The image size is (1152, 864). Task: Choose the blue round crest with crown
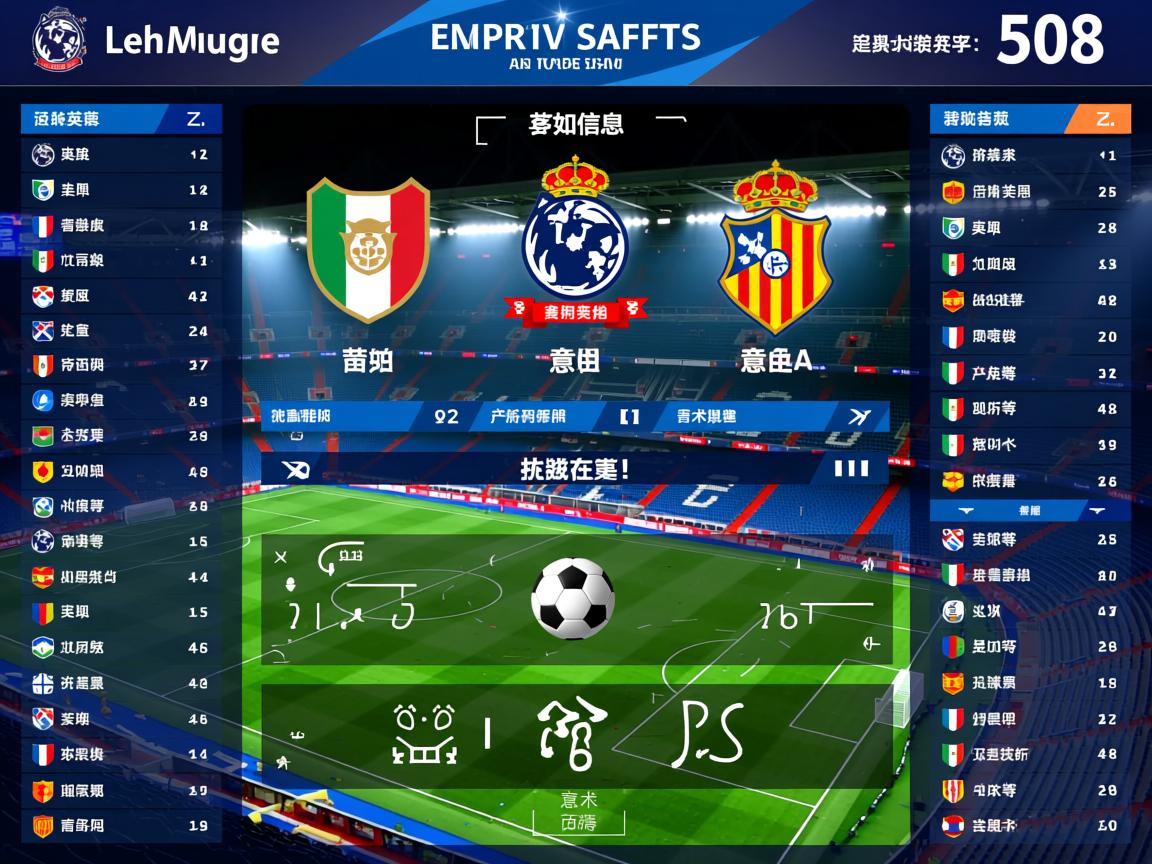[x=575, y=240]
